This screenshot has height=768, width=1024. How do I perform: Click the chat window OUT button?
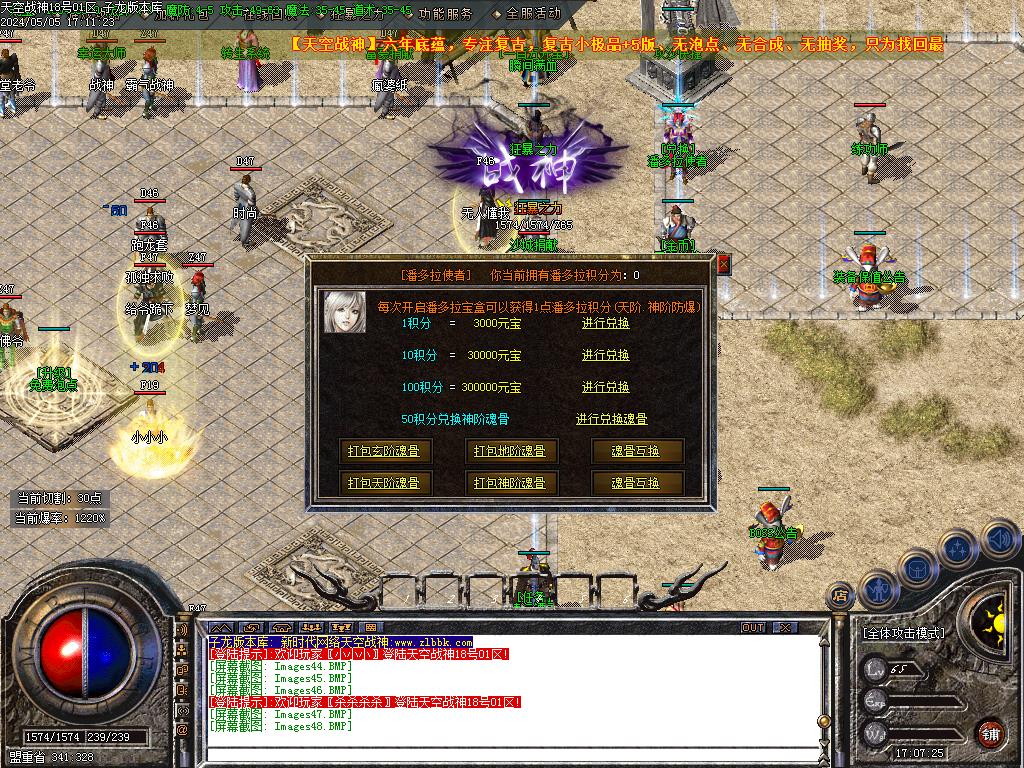(752, 628)
